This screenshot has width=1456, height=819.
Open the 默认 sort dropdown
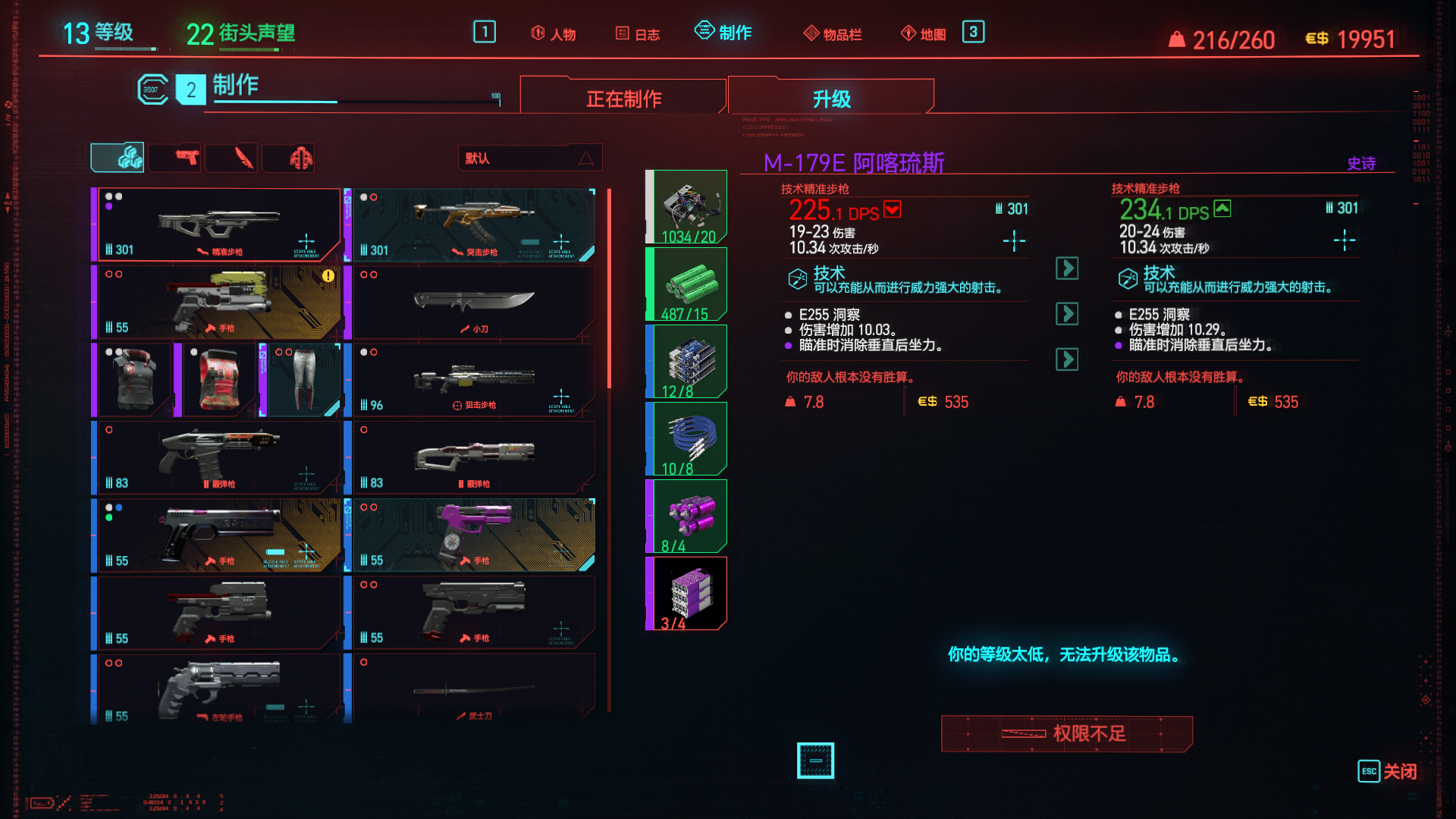[529, 158]
